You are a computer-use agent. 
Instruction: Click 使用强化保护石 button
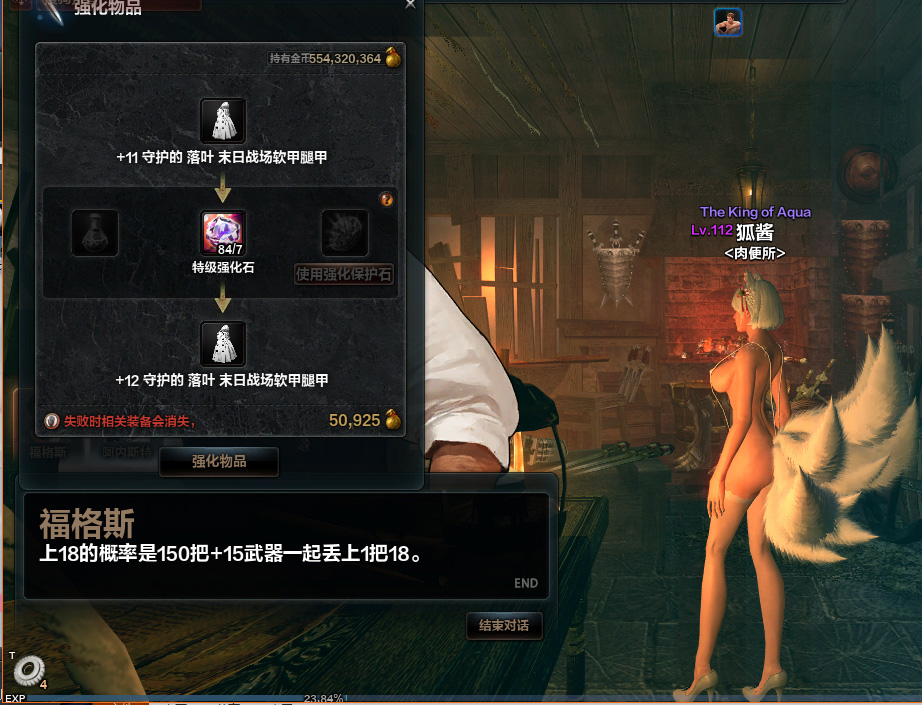pyautogui.click(x=344, y=274)
